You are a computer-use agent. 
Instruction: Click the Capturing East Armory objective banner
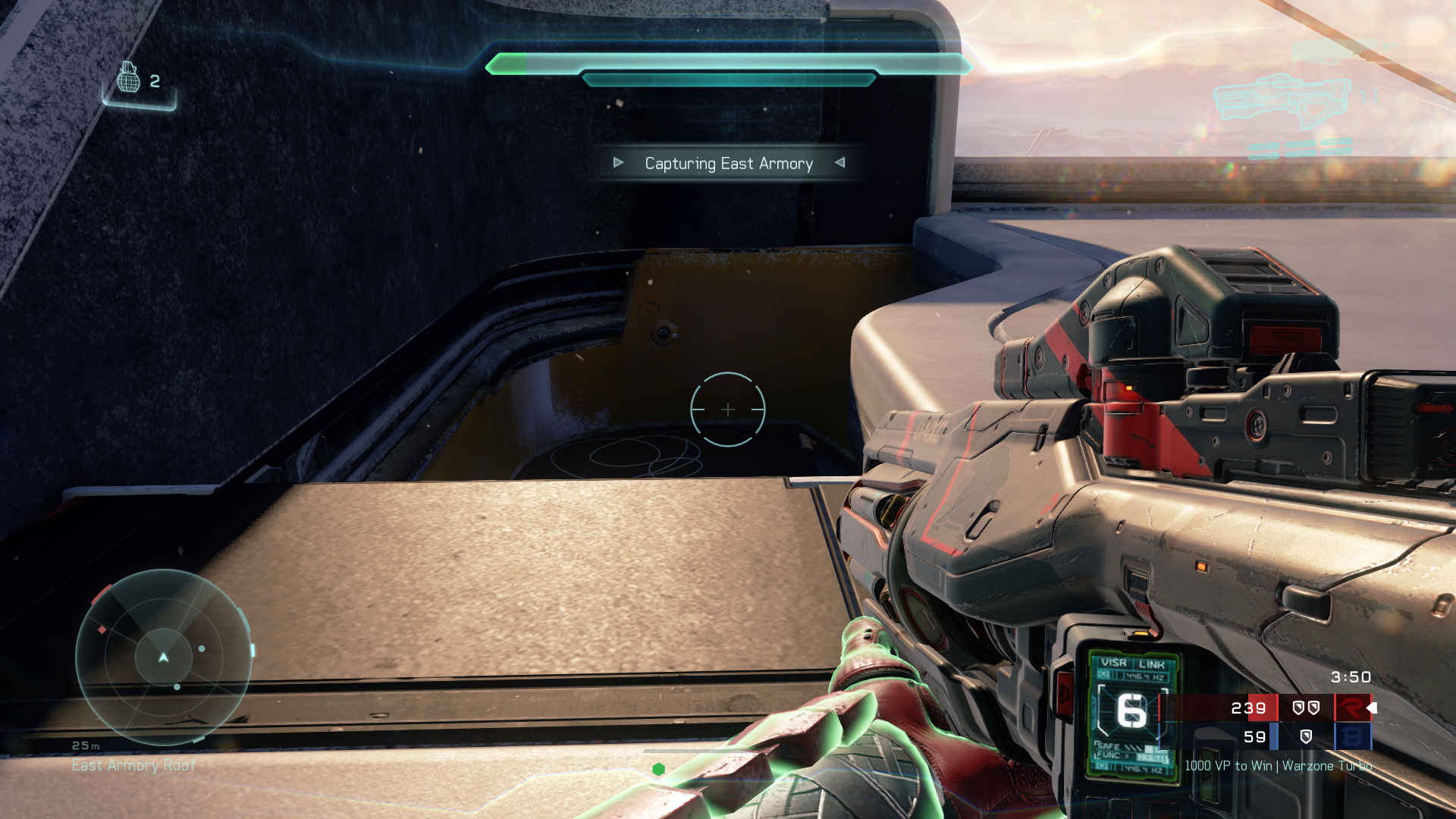click(x=729, y=164)
